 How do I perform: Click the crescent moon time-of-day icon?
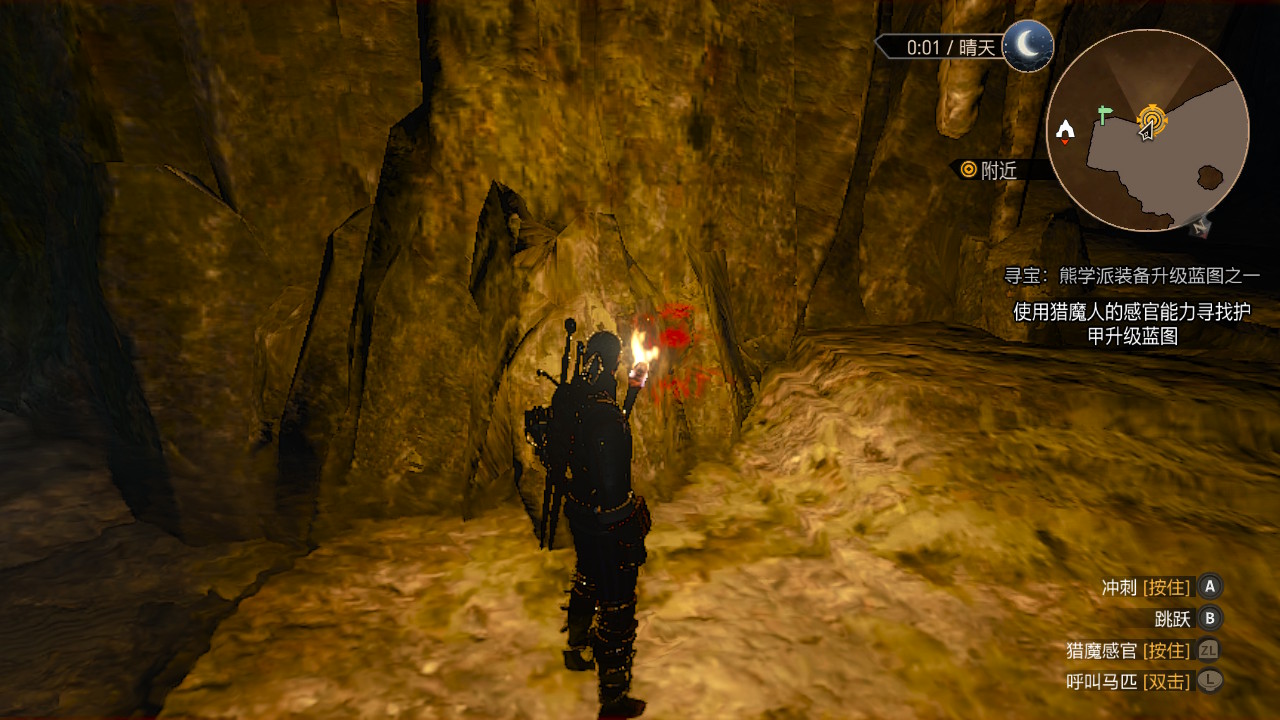[1028, 46]
